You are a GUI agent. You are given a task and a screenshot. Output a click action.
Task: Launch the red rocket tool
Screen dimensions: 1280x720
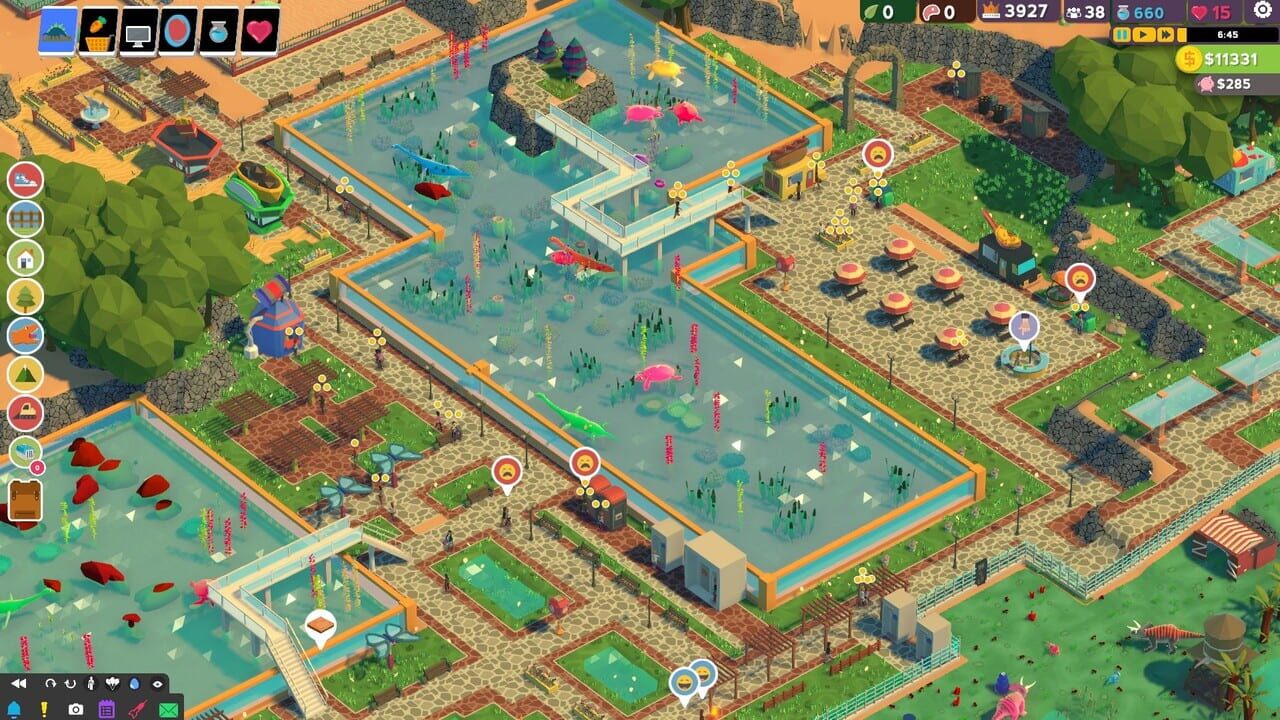[137, 708]
